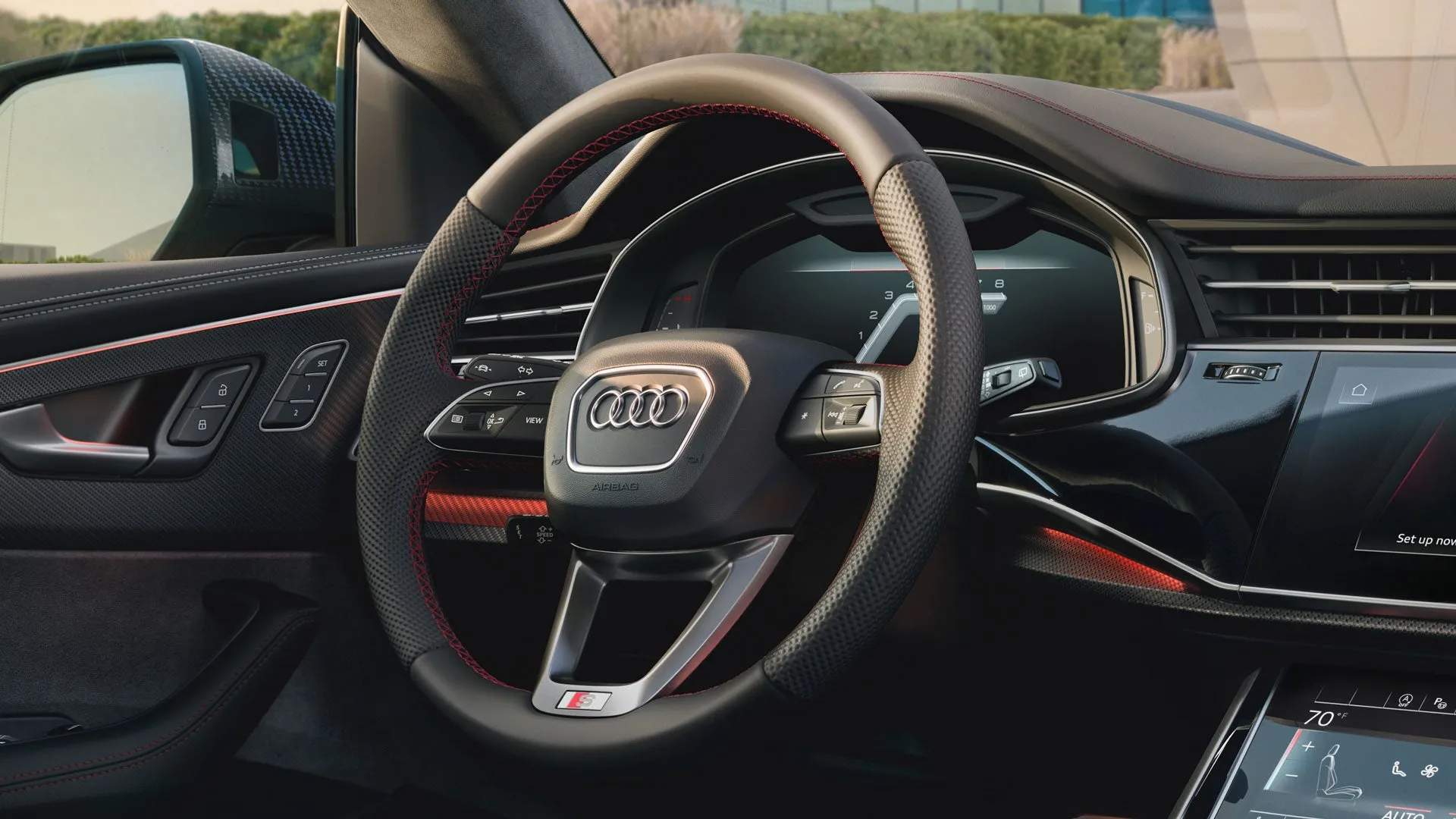Tap the seat icon on climate touchscreen
Viewport: 1456px width, 819px height.
coord(1339,772)
